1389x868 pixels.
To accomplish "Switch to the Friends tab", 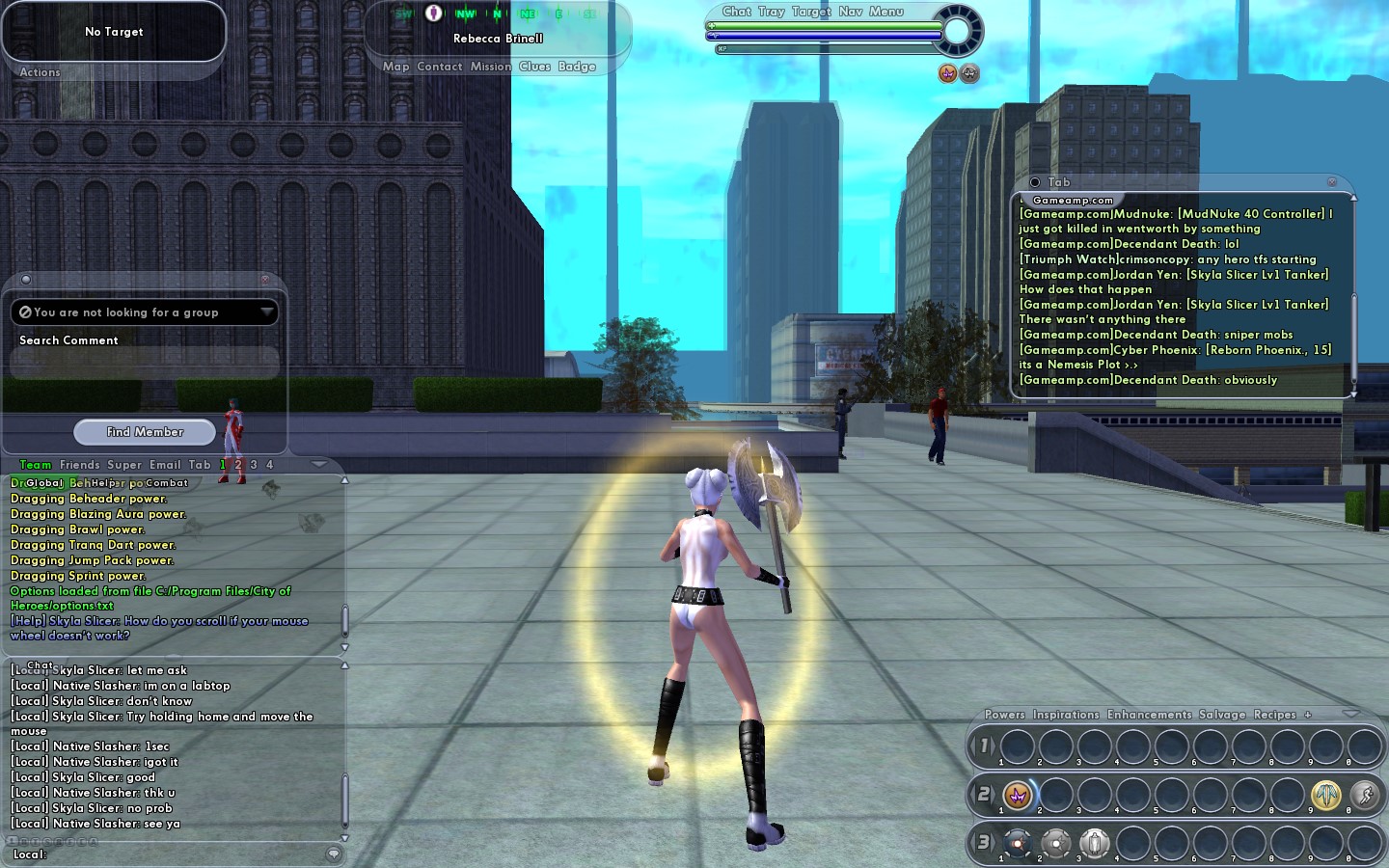I will (x=79, y=465).
